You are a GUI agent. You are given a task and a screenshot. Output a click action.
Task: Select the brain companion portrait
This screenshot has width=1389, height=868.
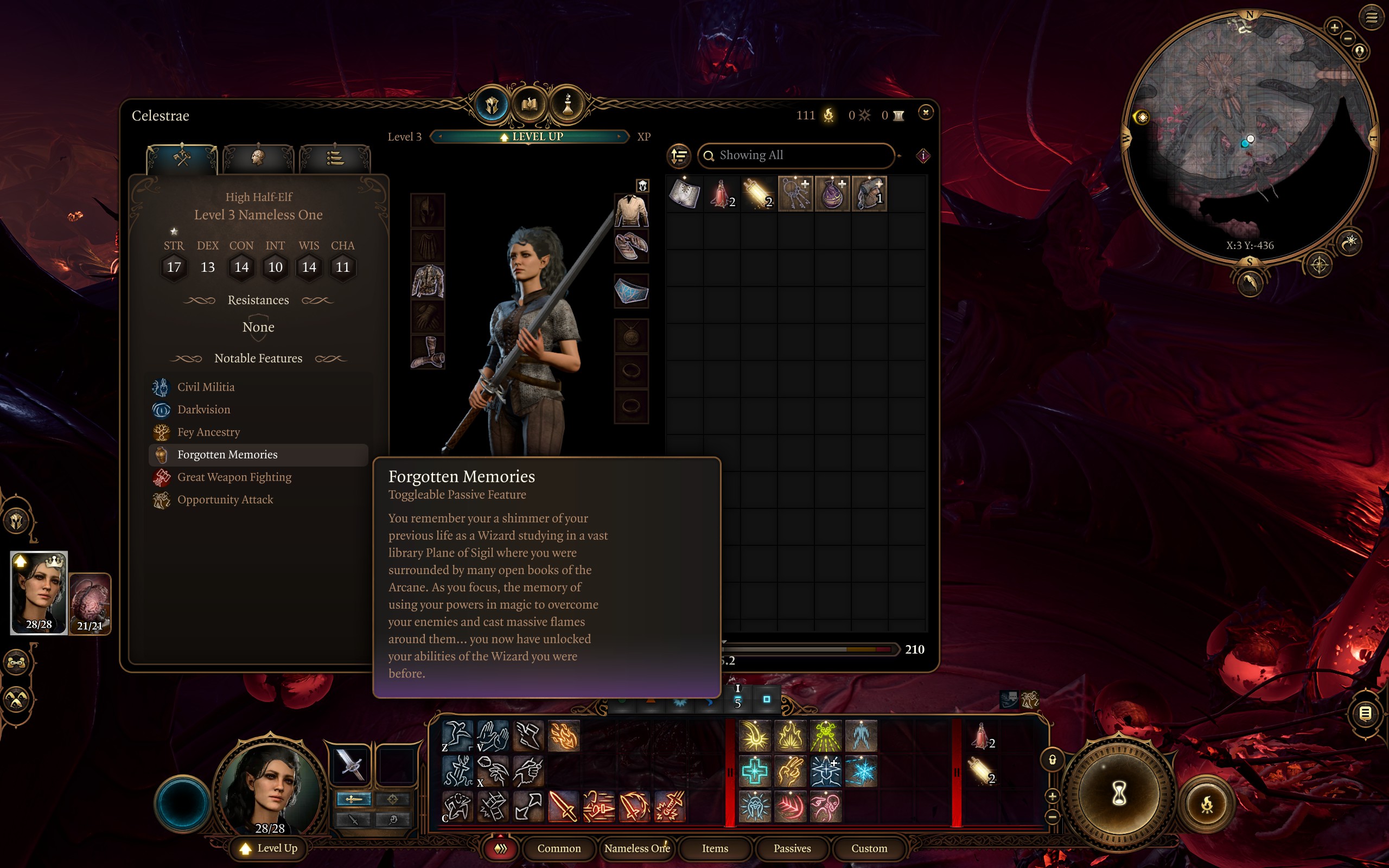(x=90, y=603)
